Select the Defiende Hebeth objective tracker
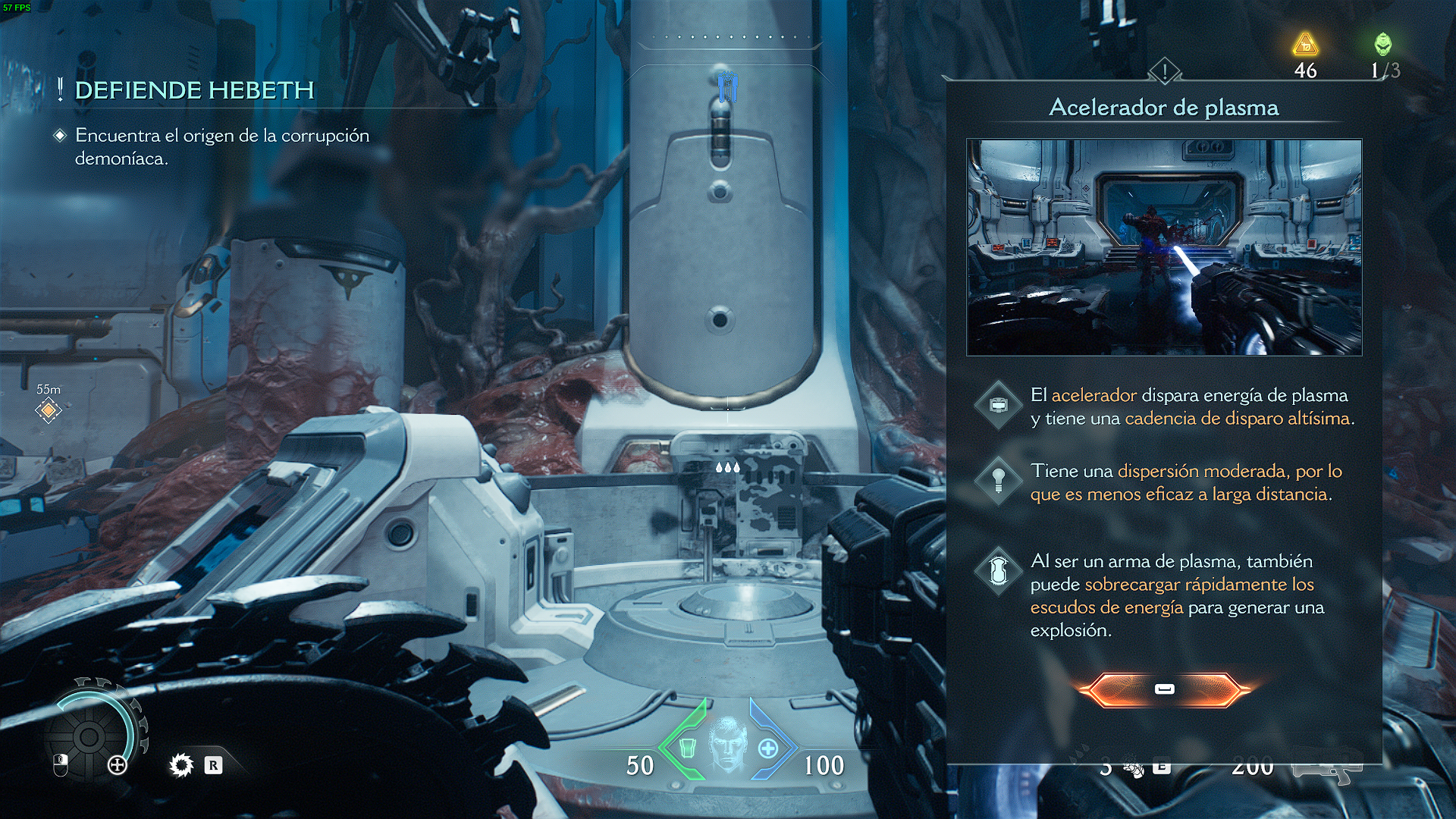This screenshot has width=1456, height=819. point(194,91)
